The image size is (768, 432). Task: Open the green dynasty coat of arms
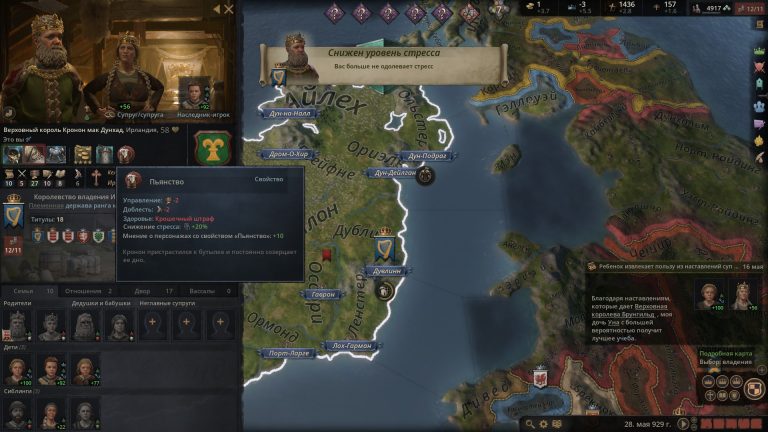pyautogui.click(x=212, y=148)
